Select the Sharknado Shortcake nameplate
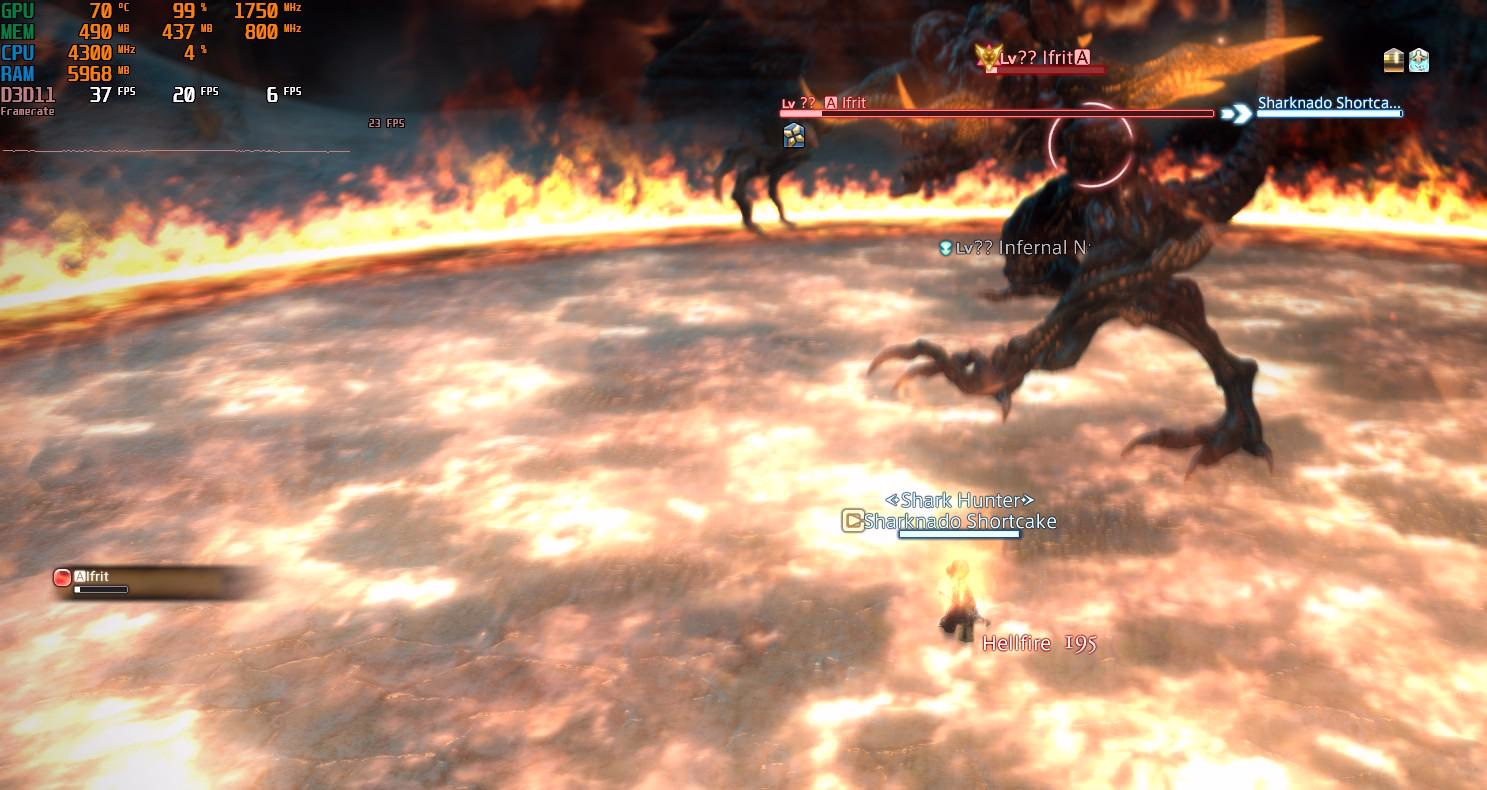 pos(959,521)
